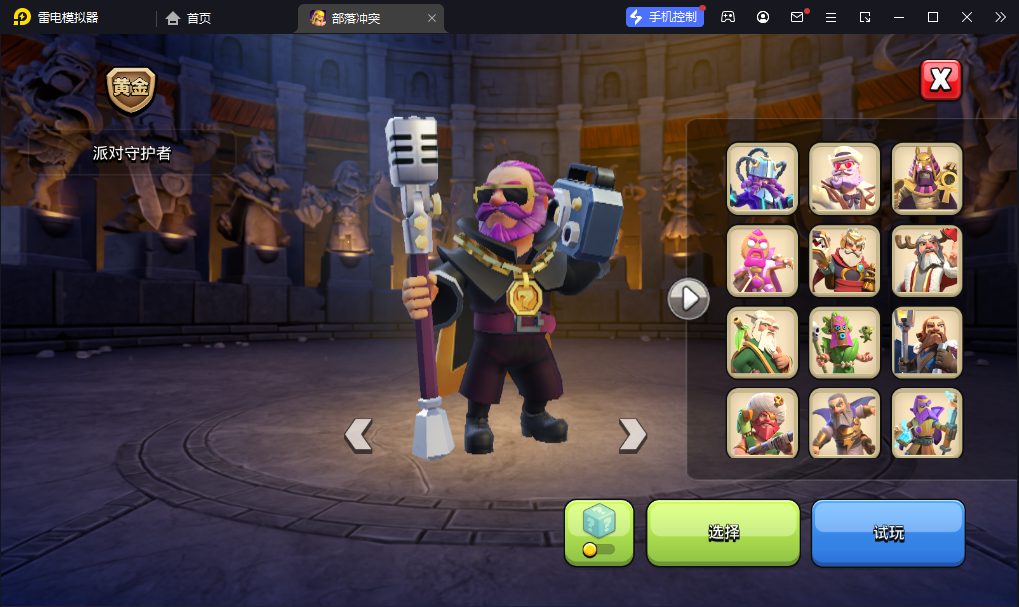Select the pink gingerbread warden skin
This screenshot has height=607, width=1019.
pos(762,261)
